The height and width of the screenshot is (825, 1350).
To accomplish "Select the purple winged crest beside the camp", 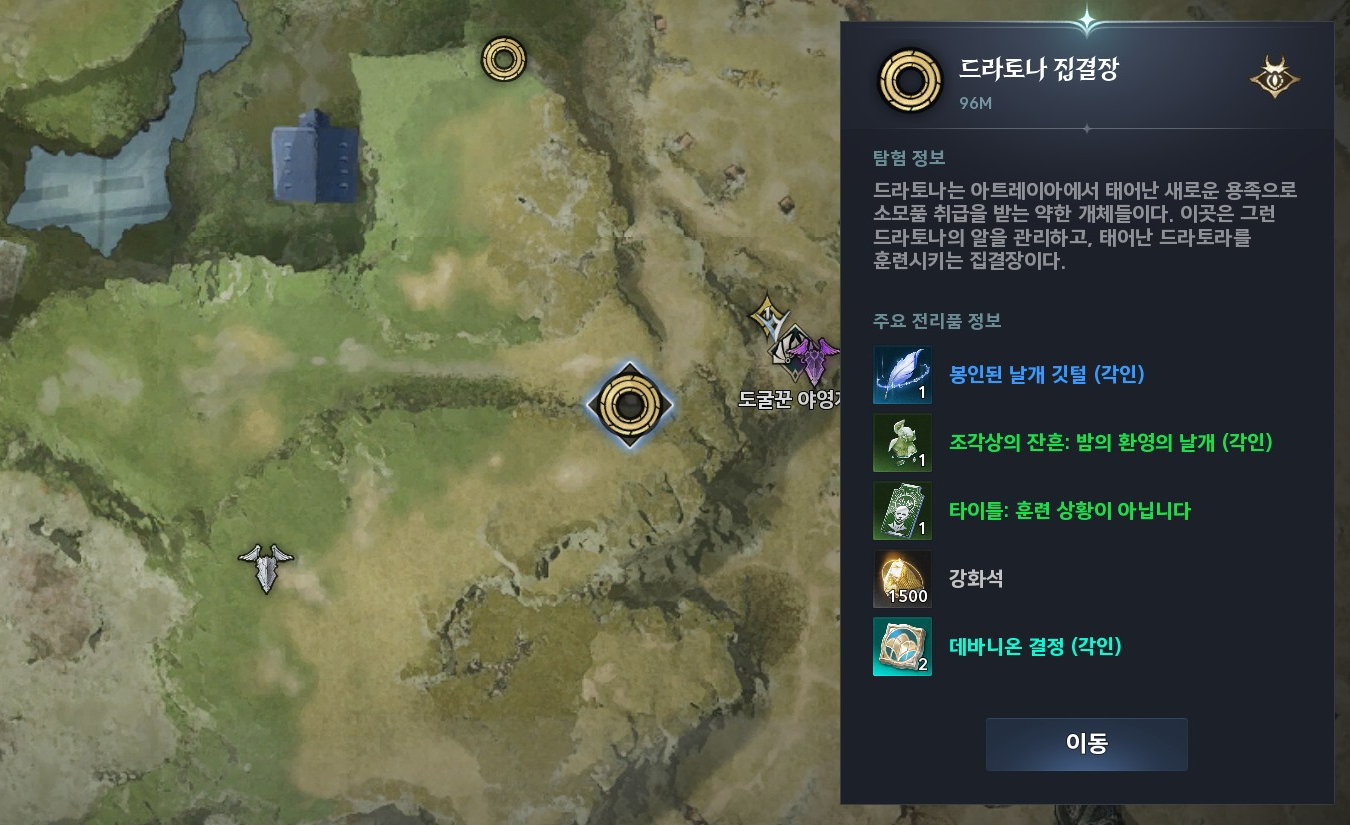I will pos(814,360).
